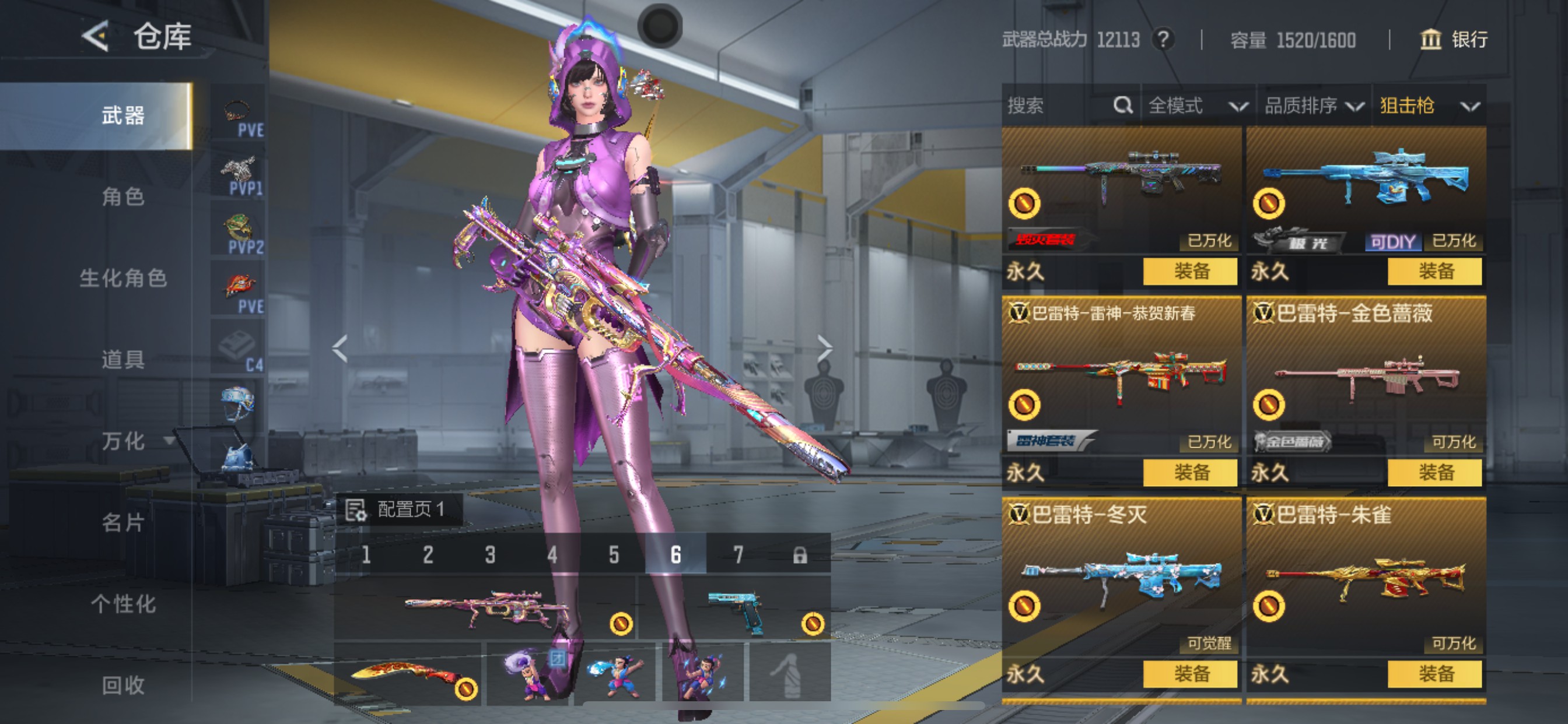Go back from the 仓库 warehouse screen

click(x=96, y=37)
